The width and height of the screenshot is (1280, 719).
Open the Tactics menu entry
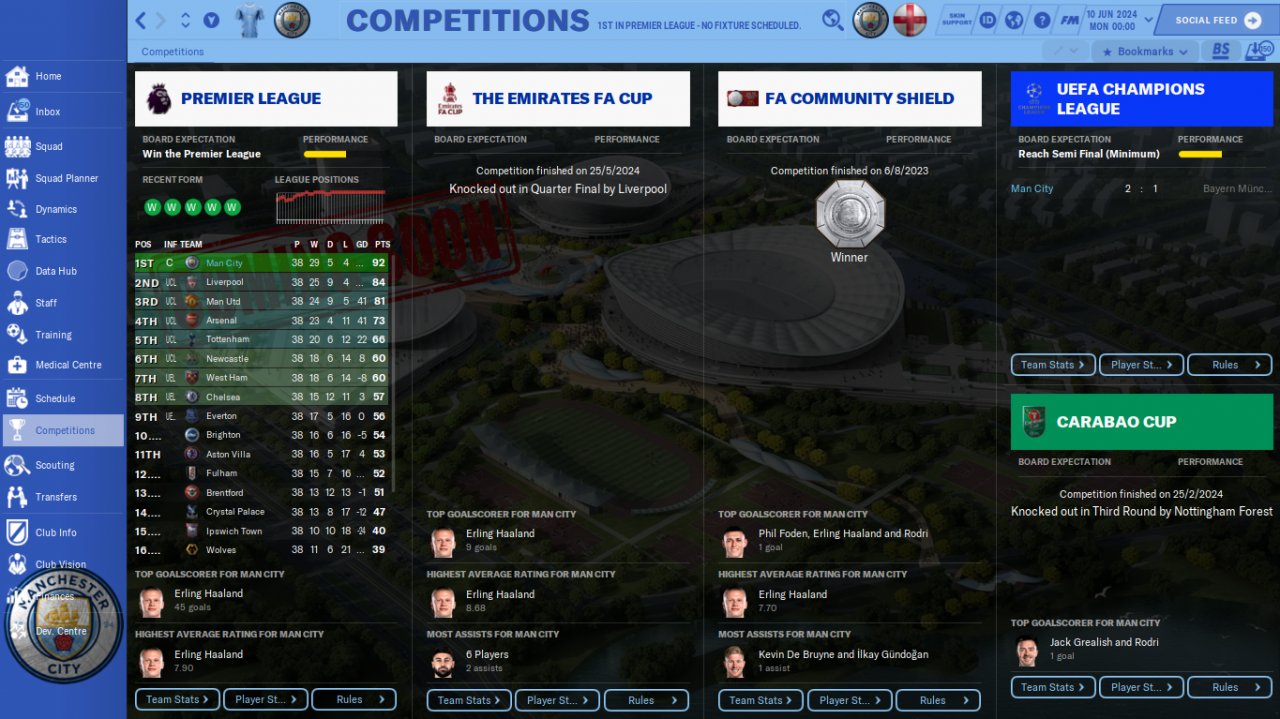(50, 239)
